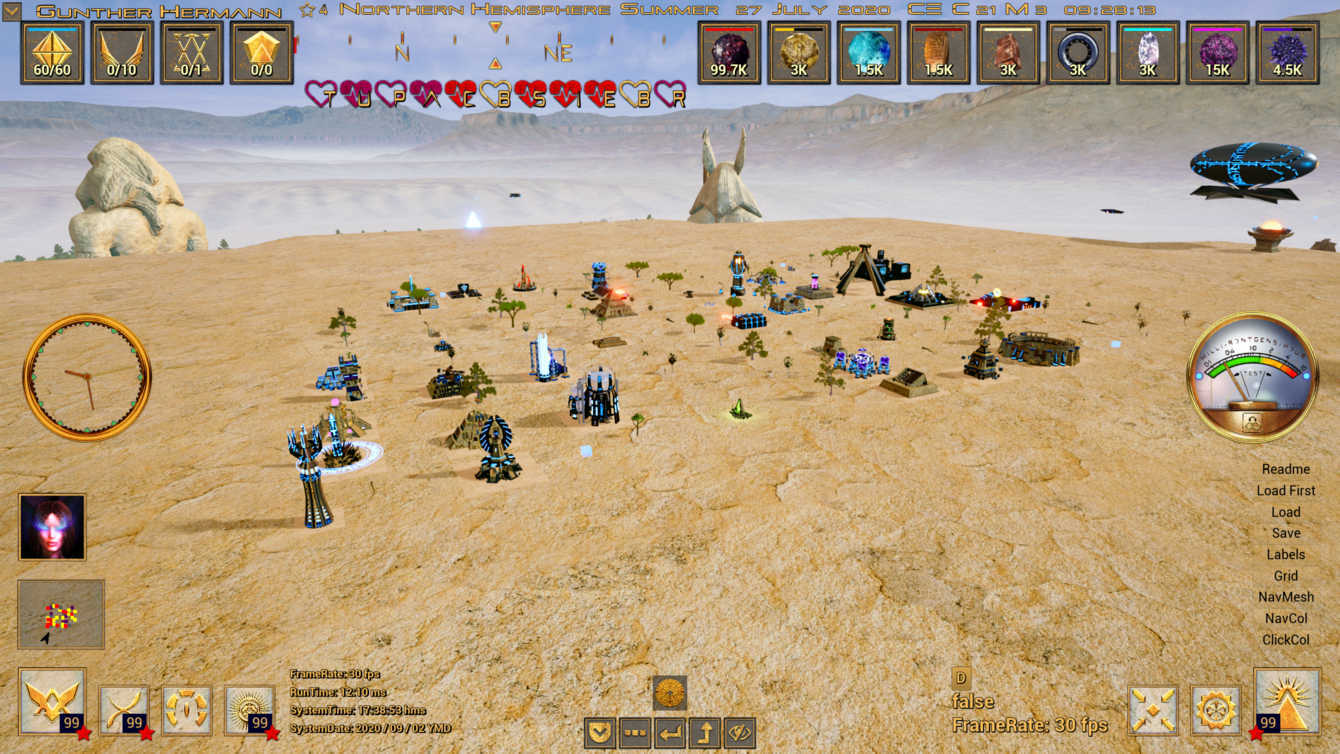This screenshot has width=1340, height=754.
Task: Toggle the NavCol option
Action: [1285, 619]
